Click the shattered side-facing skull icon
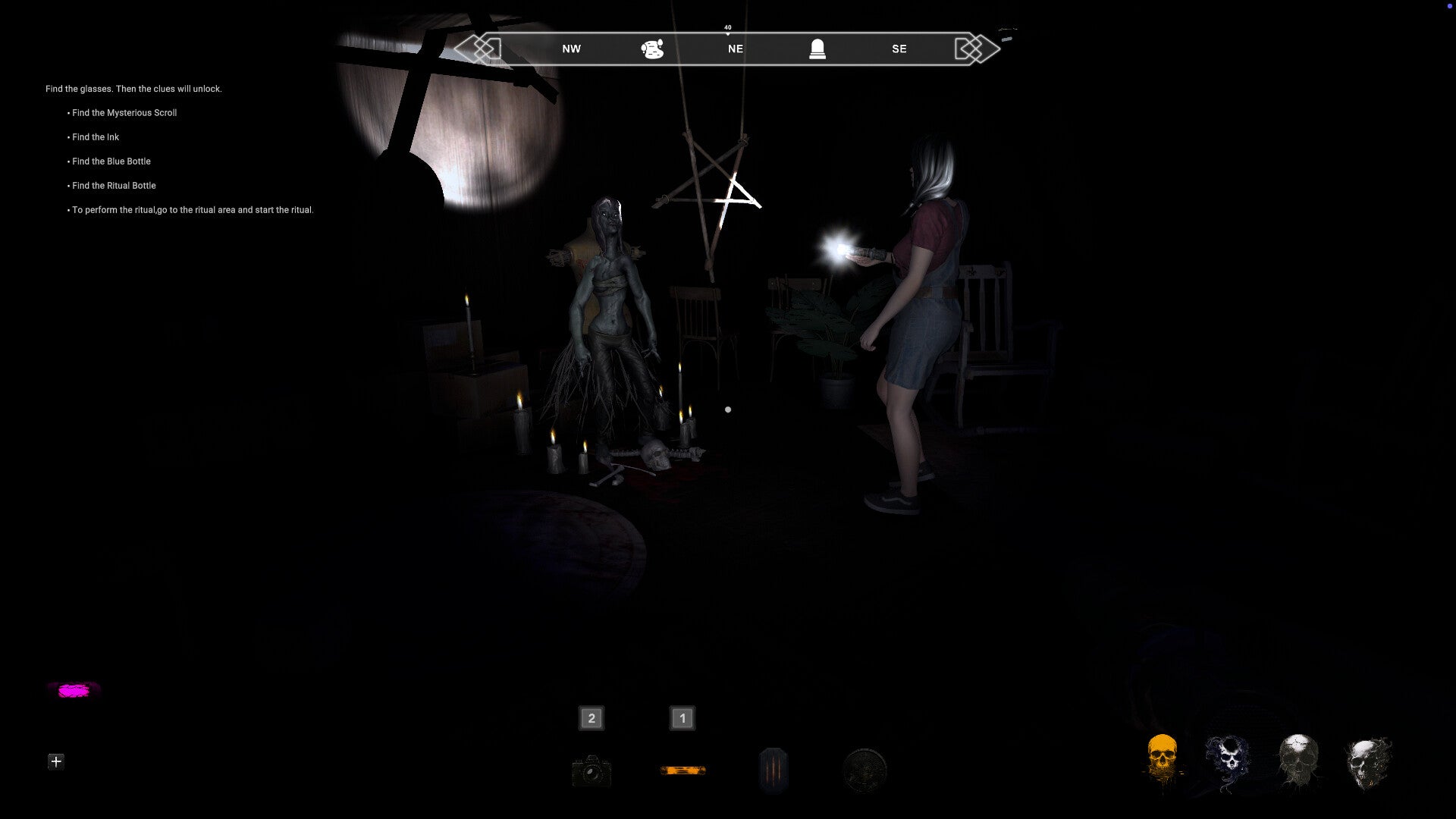Viewport: 1456px width, 819px height. 1367,762
